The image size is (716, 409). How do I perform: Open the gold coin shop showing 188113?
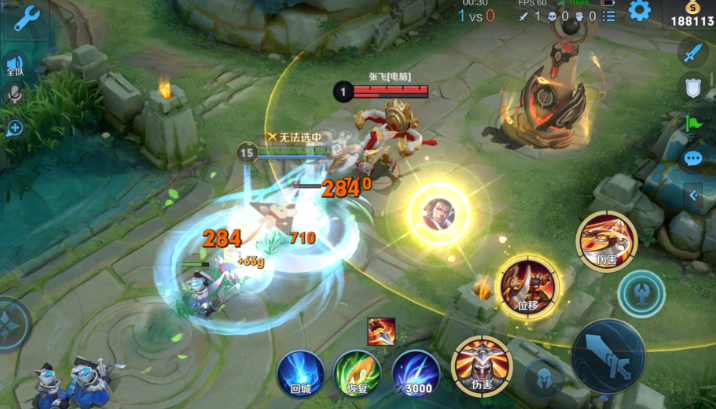pos(692,14)
